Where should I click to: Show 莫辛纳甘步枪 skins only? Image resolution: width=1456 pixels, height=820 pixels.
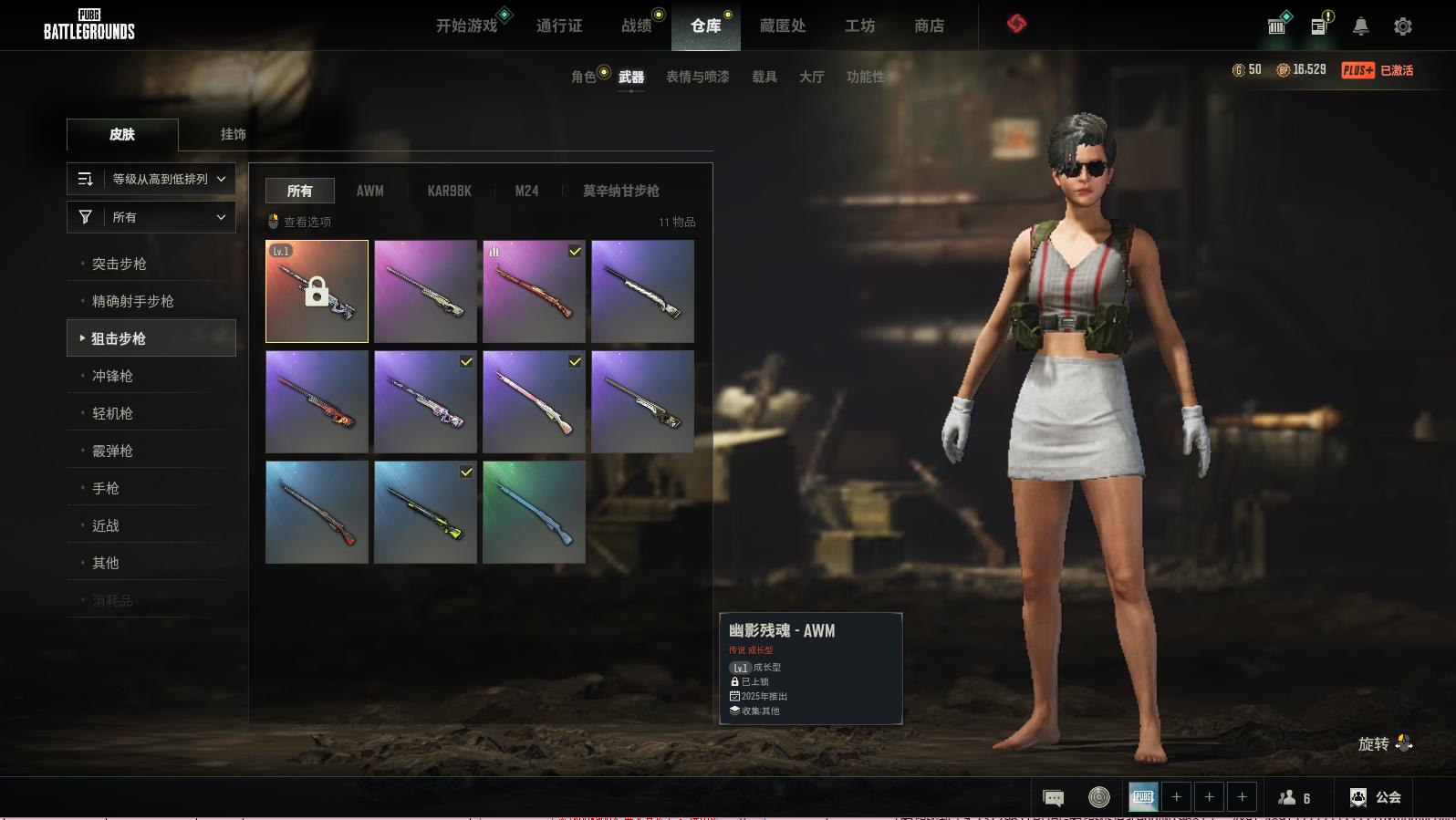pos(620,191)
